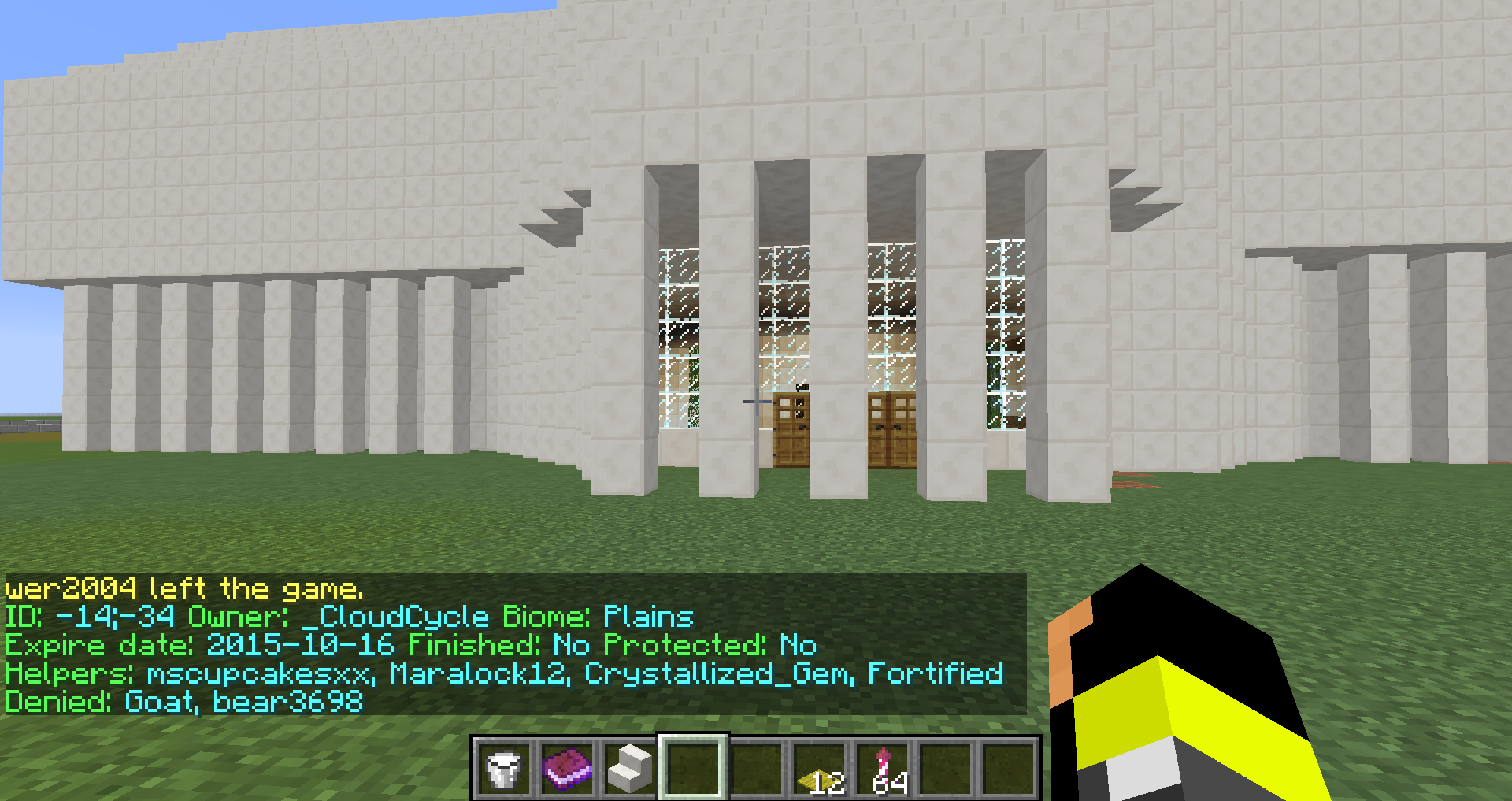Click the chat line listing plot Helpers
Screen dimensions: 1512x801
click(x=504, y=673)
